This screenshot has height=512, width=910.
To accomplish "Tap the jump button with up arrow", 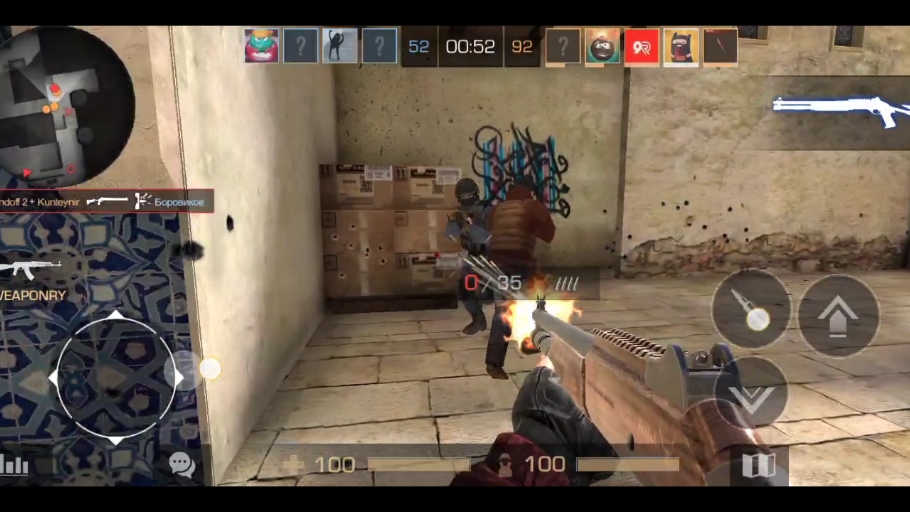I will tap(838, 316).
